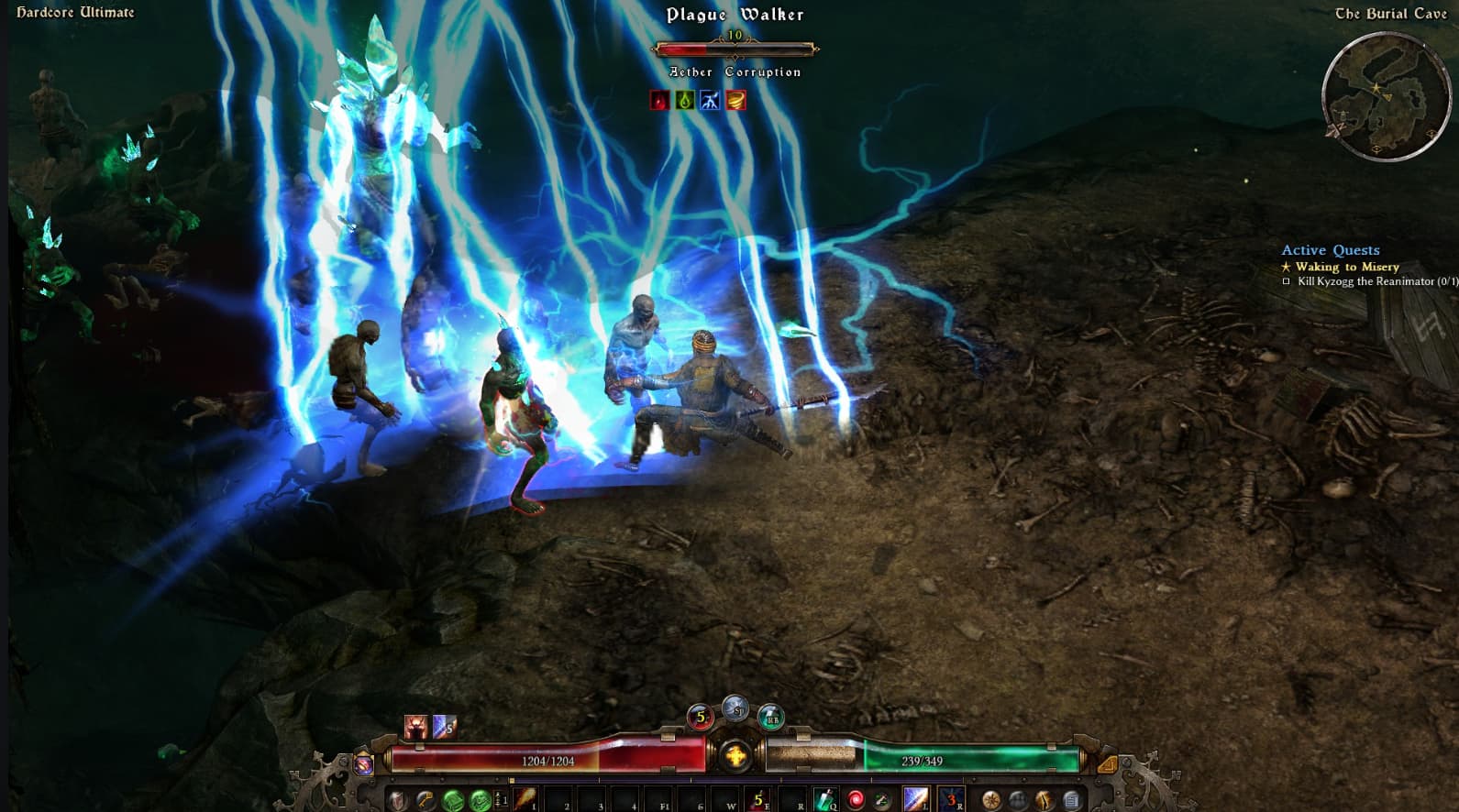
Task: Click the green RB orb above the bars
Action: click(x=771, y=718)
